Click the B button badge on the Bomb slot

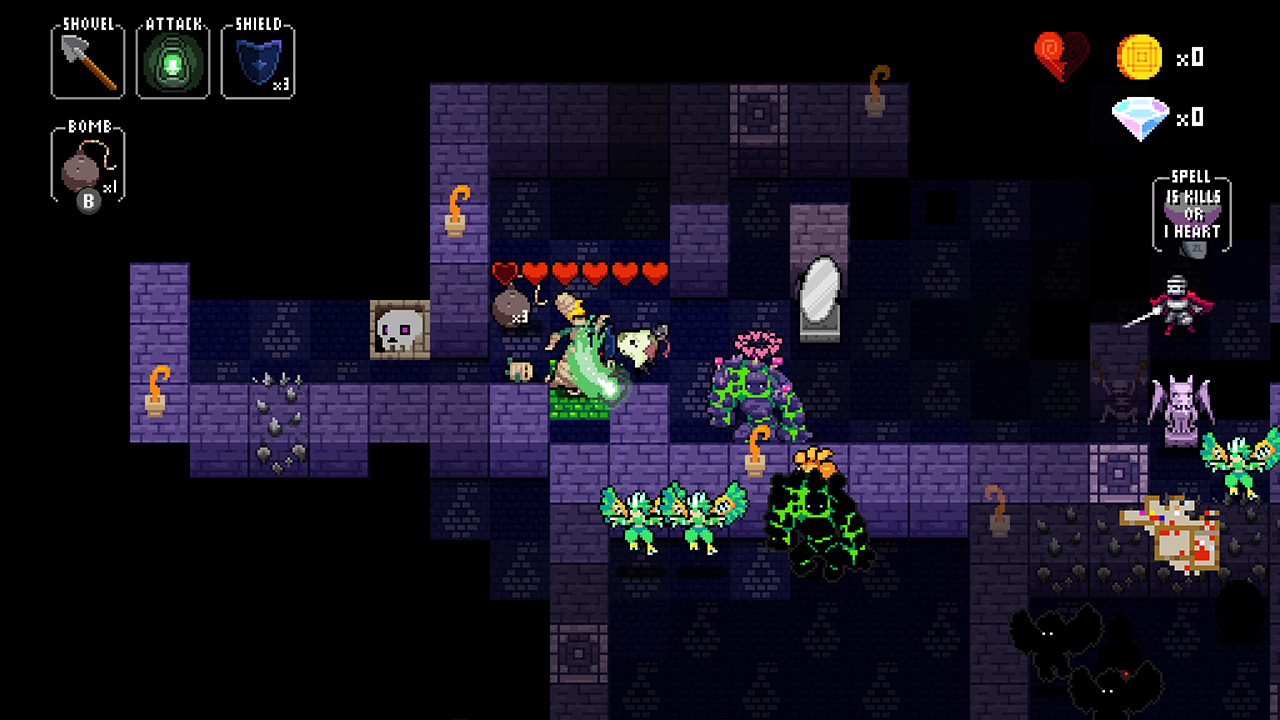pos(88,199)
